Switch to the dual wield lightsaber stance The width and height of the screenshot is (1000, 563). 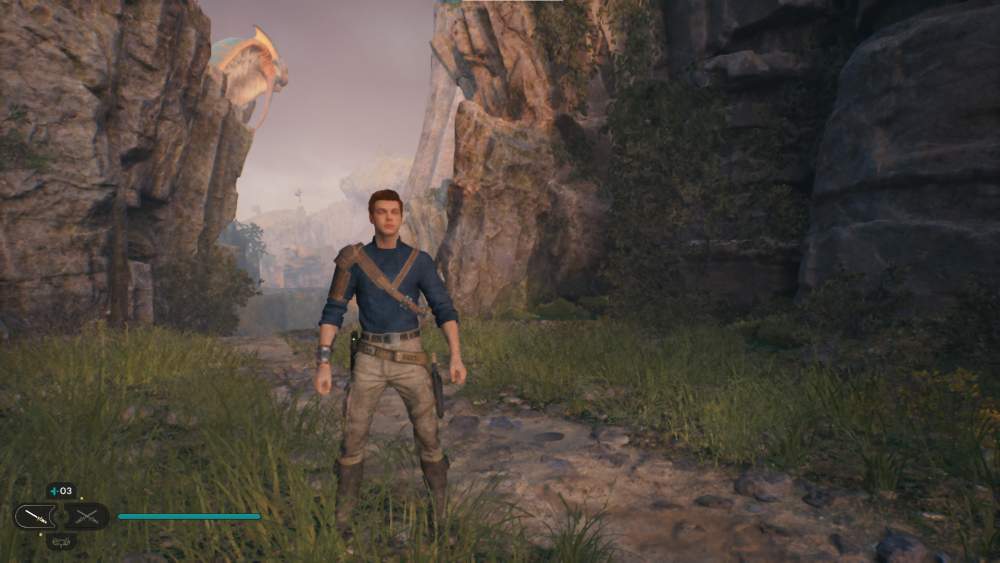[88, 517]
